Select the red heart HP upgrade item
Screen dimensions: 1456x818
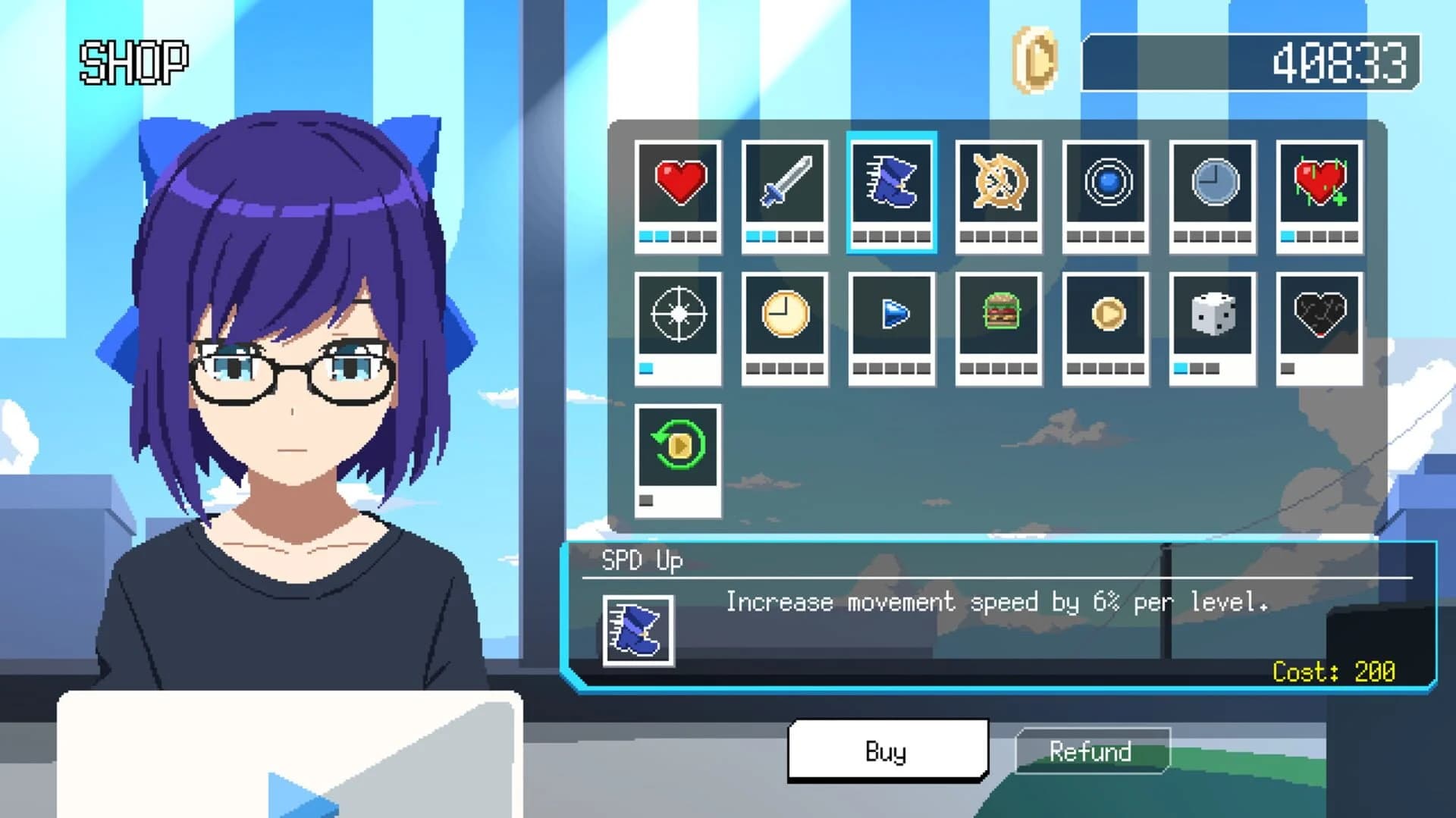tap(677, 186)
